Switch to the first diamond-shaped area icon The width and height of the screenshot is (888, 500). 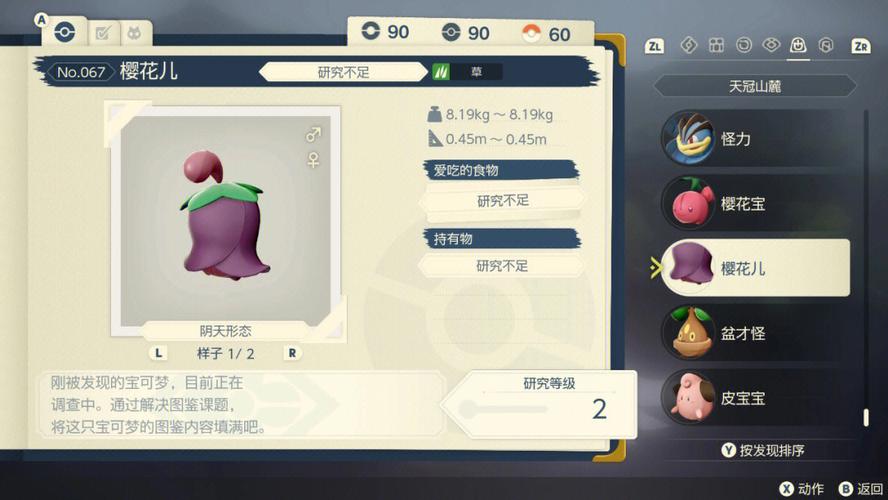(x=688, y=45)
